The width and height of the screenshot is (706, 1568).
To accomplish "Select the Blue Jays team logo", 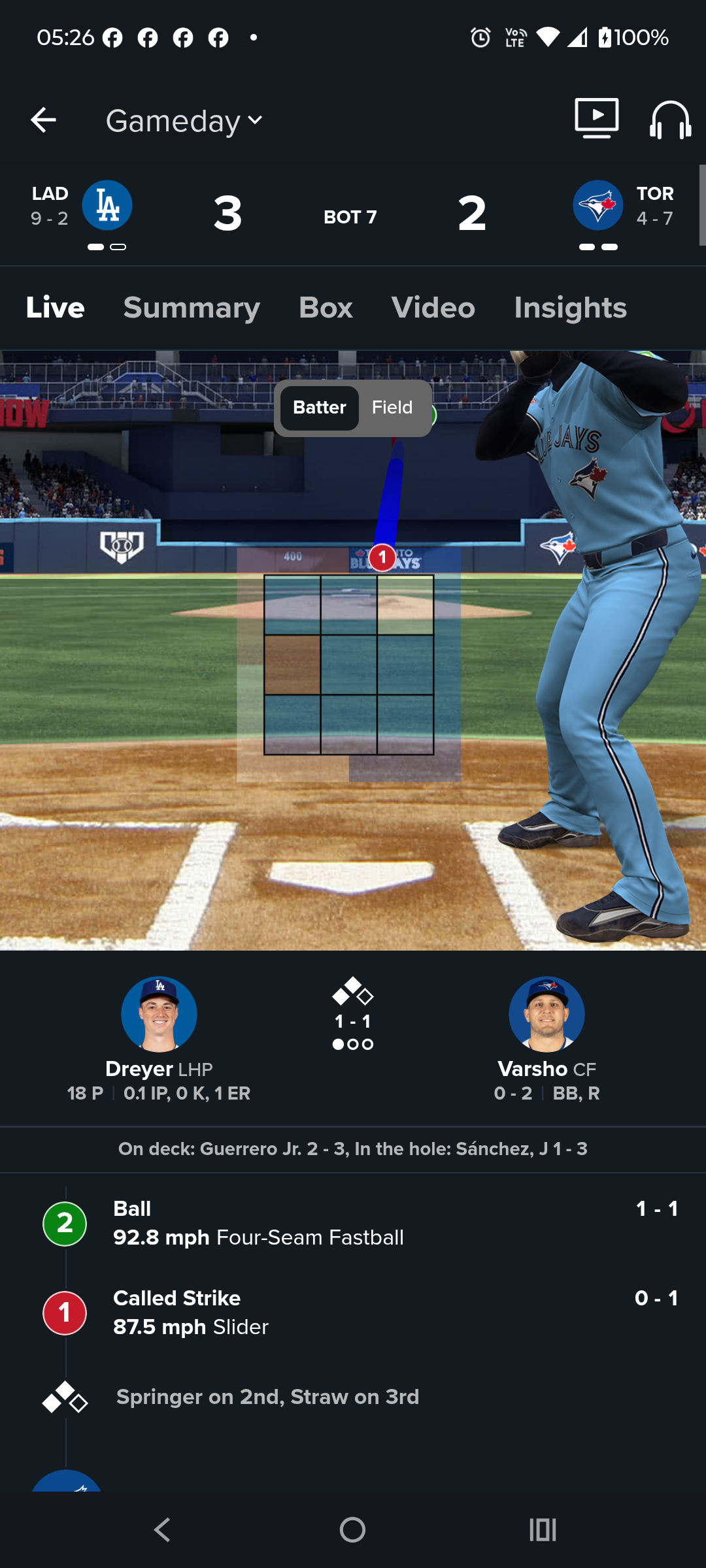I will (x=597, y=205).
